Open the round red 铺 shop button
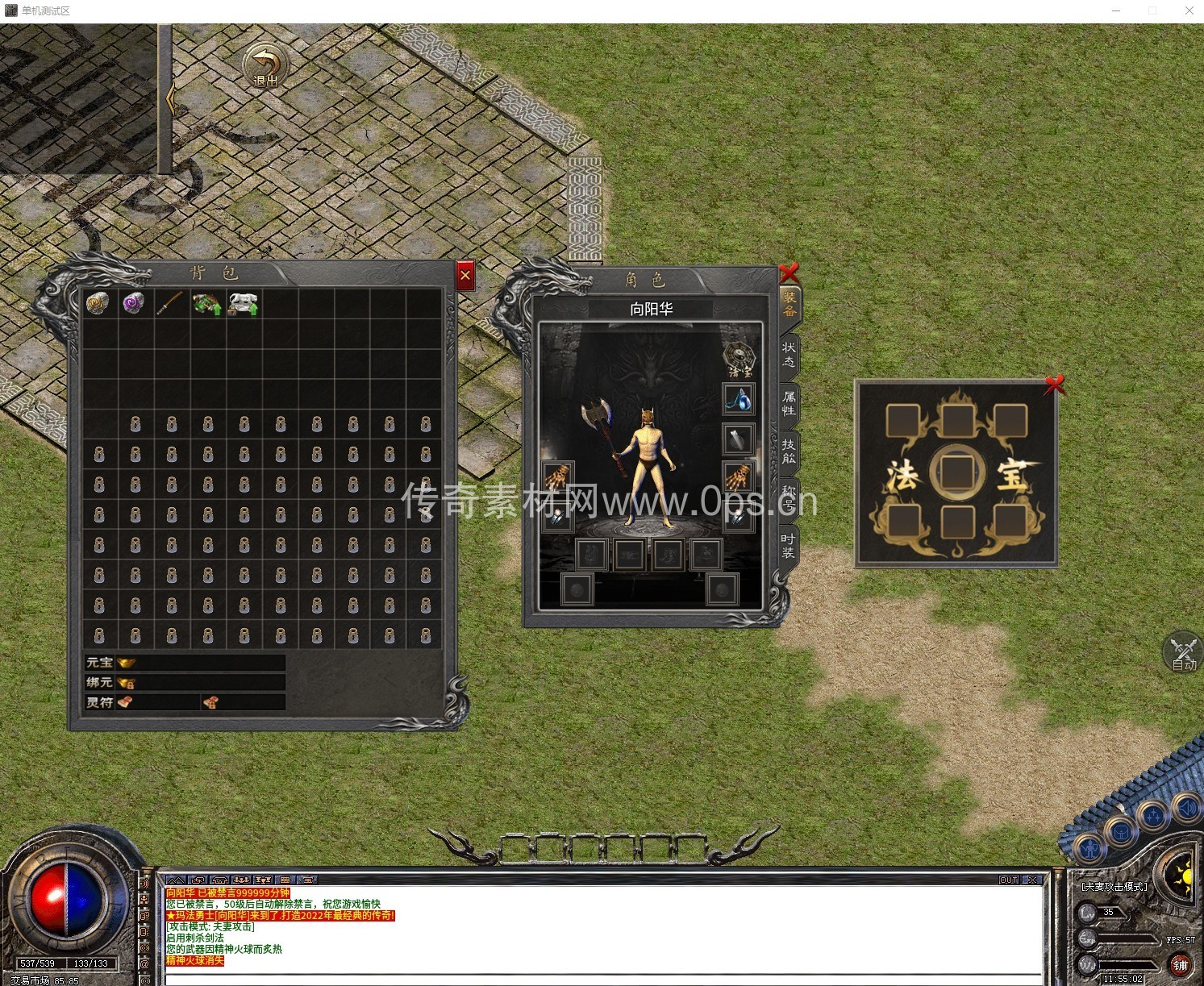Image resolution: width=1204 pixels, height=986 pixels. [1180, 964]
